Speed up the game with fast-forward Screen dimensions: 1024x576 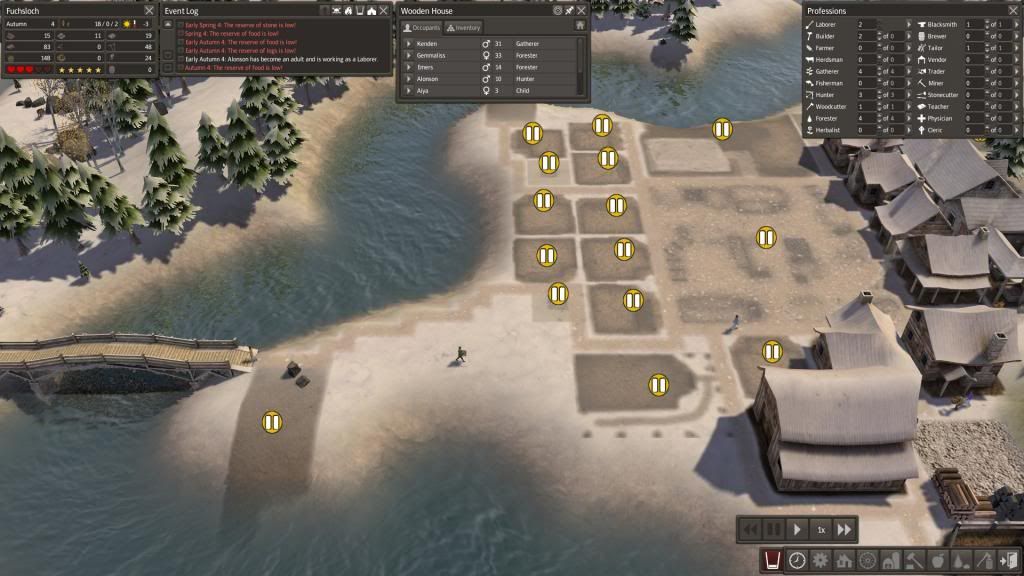click(844, 529)
